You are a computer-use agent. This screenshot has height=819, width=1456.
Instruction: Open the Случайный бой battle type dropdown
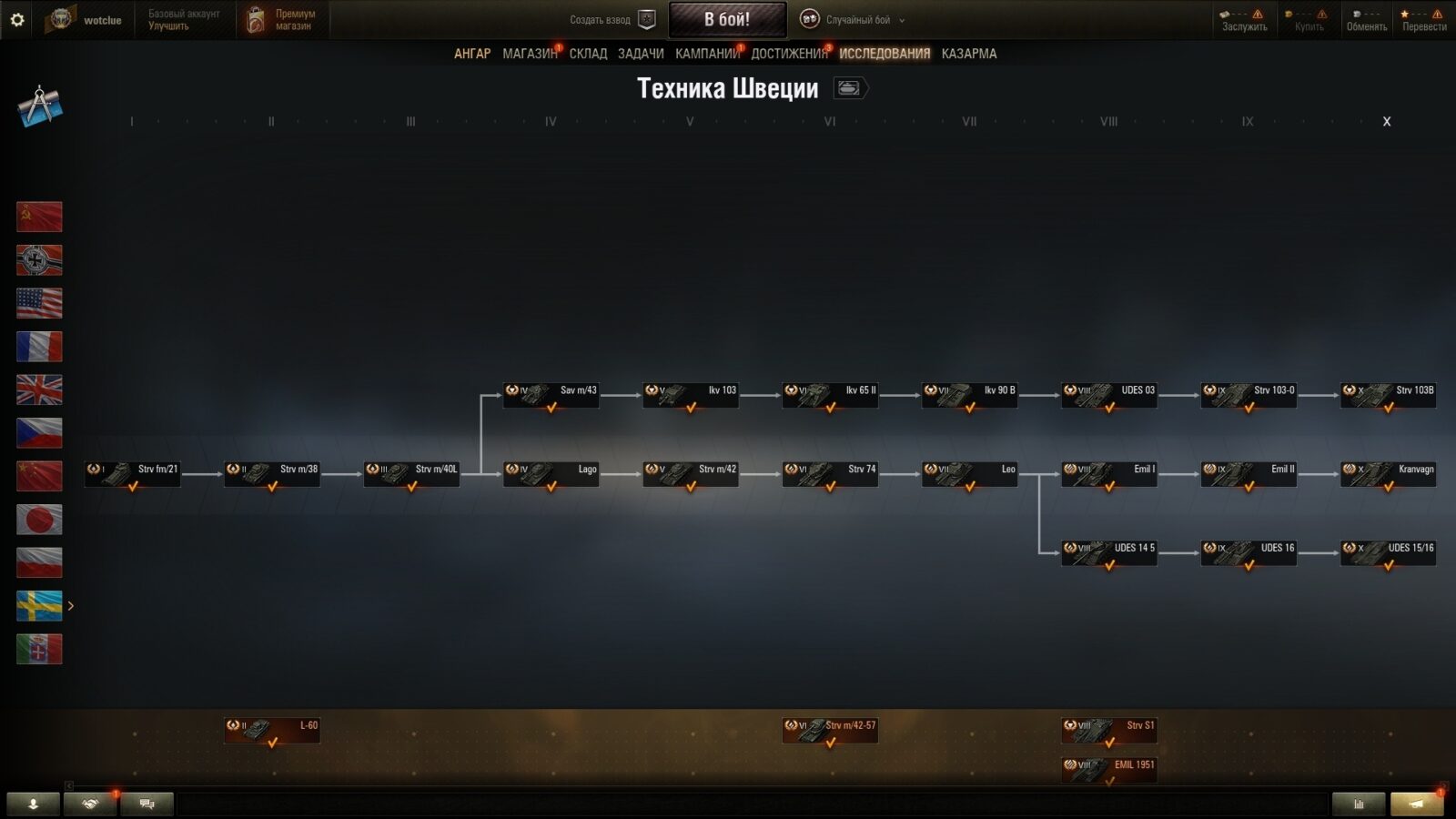(x=852, y=20)
